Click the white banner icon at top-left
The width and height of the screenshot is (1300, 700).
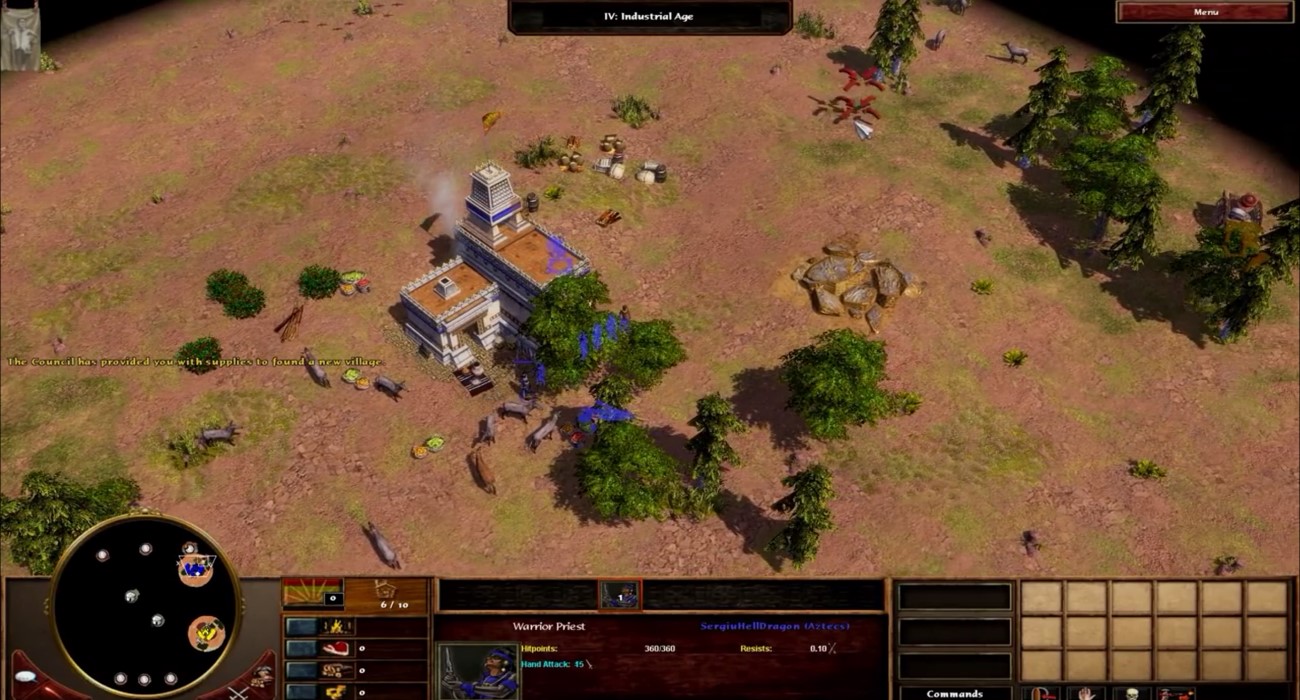(19, 40)
